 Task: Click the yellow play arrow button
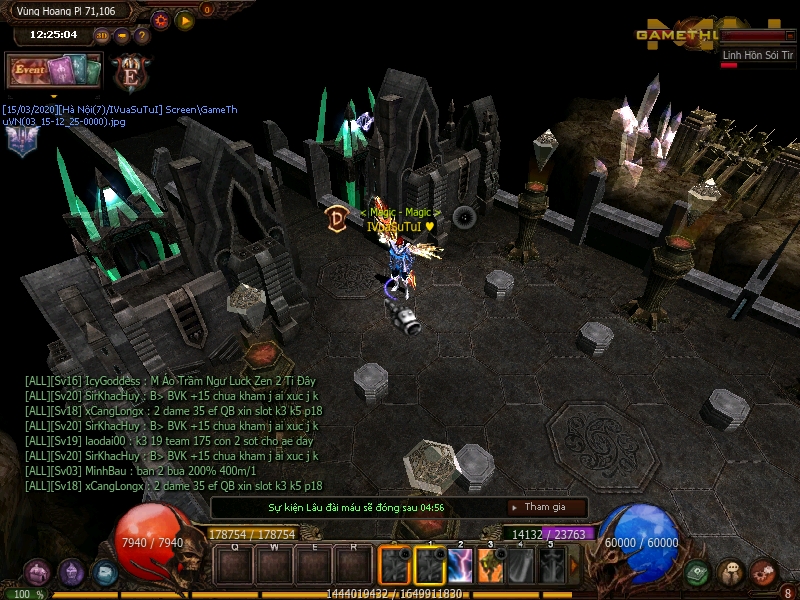[185, 19]
